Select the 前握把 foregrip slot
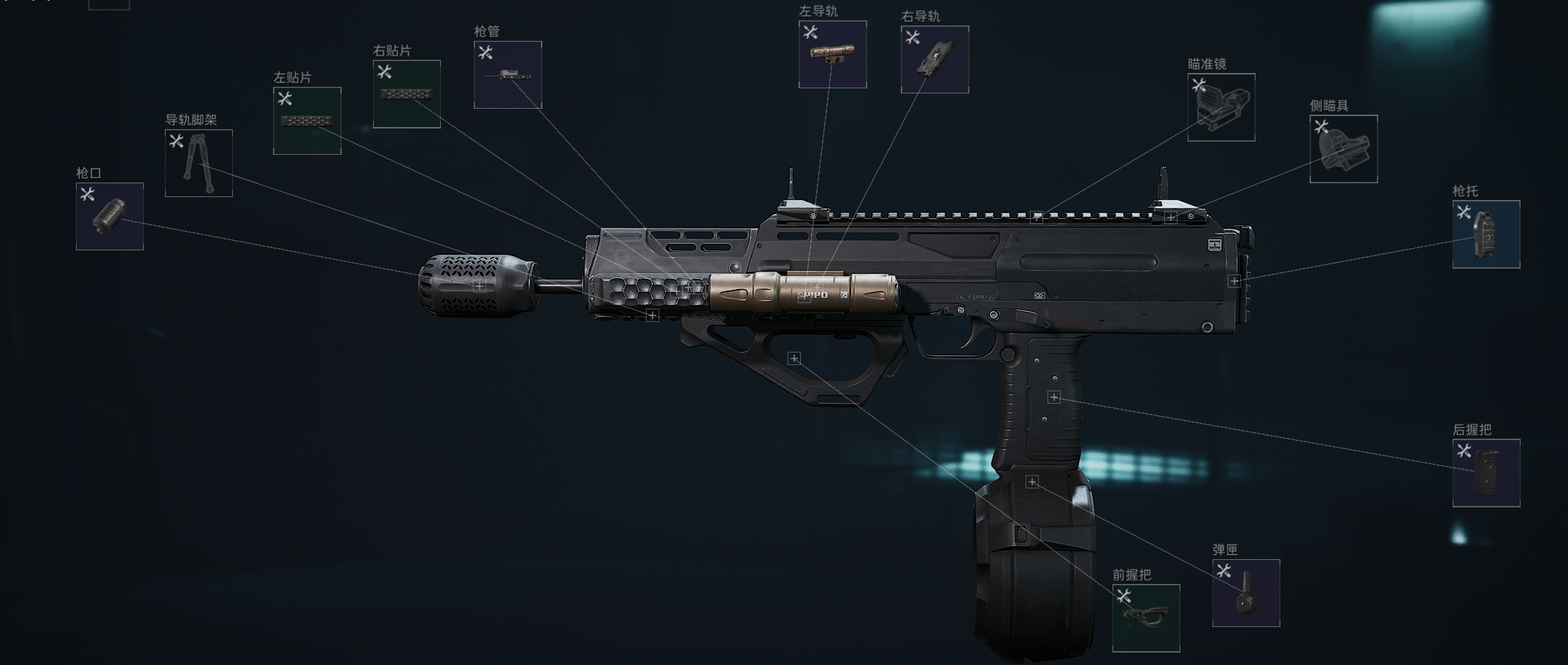Screen dimensions: 1568x665 1145,618
